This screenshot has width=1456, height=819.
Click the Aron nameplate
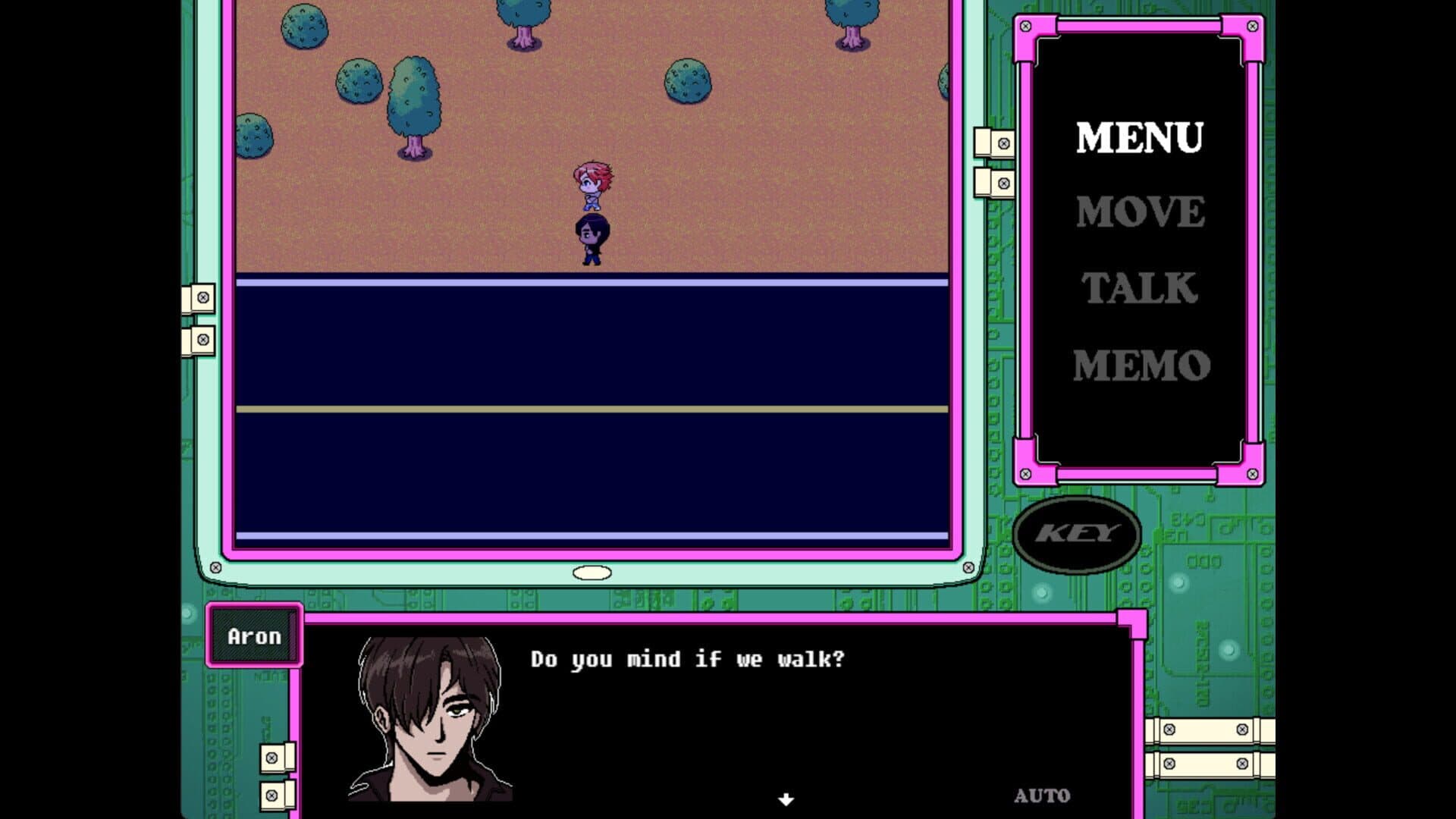253,636
